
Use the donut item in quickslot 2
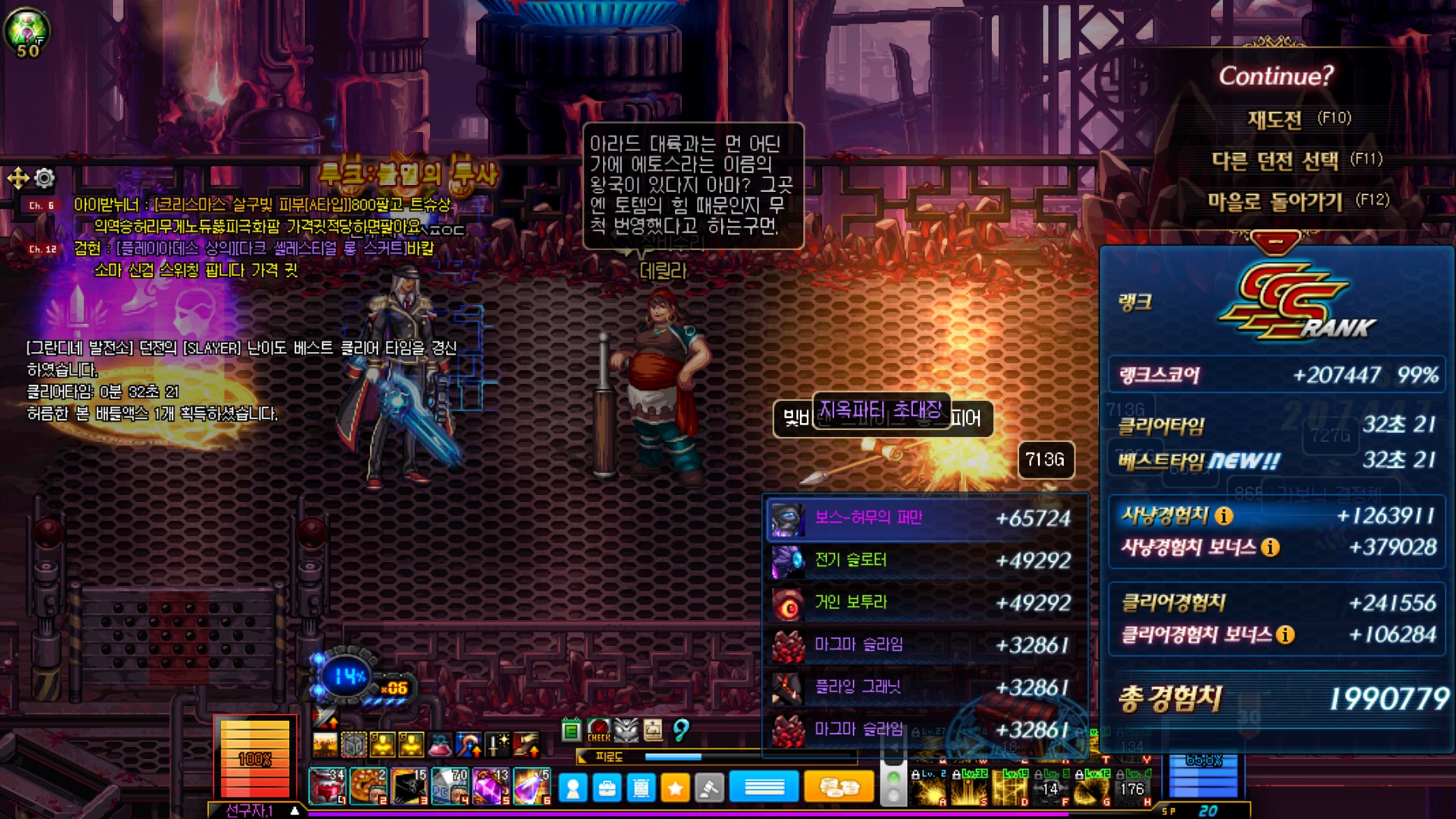368,786
